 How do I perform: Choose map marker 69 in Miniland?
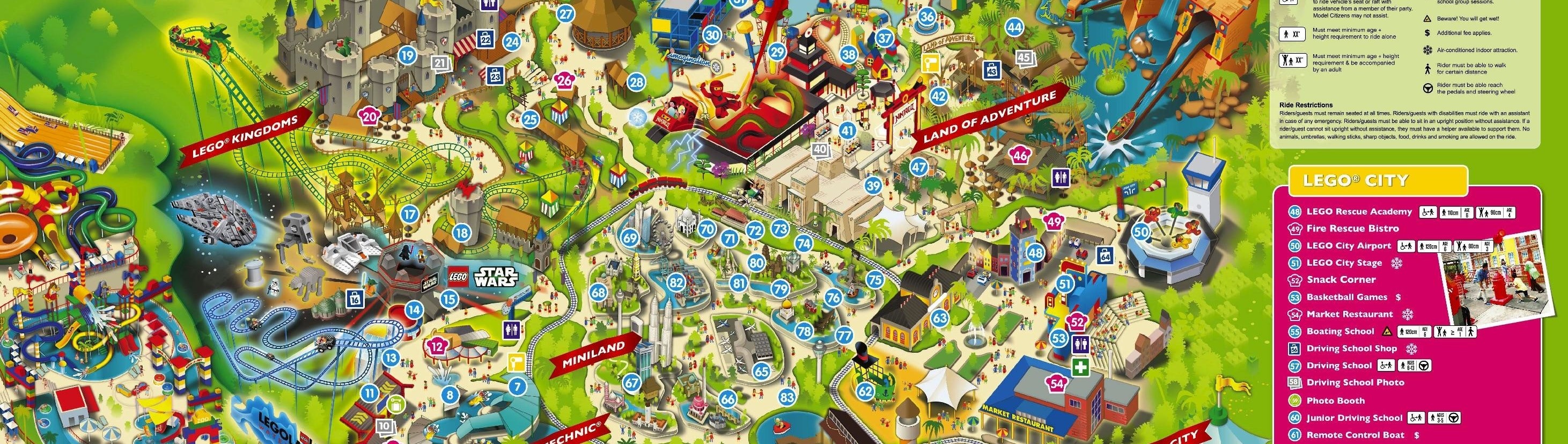point(630,238)
